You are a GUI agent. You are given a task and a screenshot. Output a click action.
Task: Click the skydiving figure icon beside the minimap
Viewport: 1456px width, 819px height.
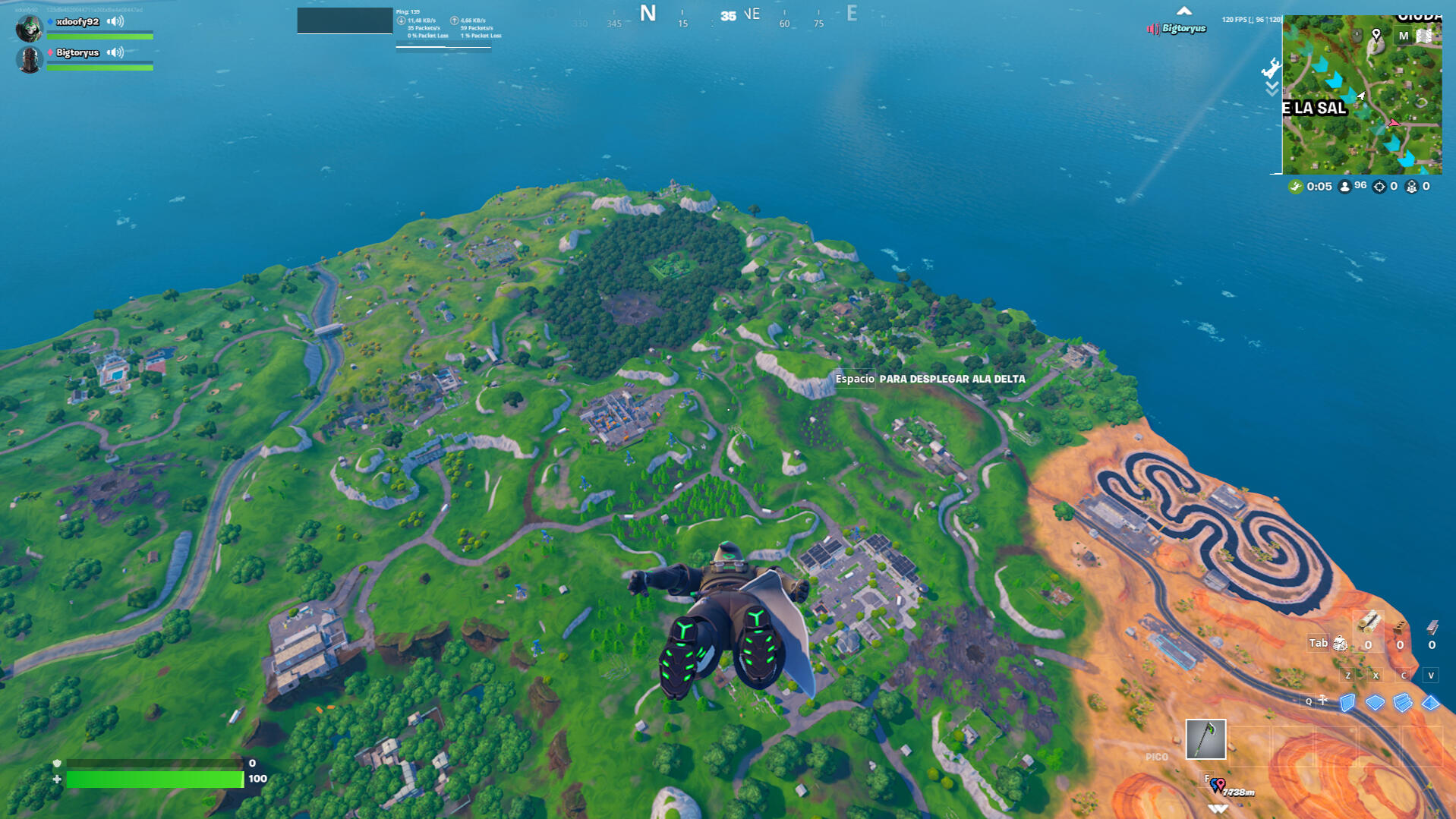click(x=1271, y=69)
